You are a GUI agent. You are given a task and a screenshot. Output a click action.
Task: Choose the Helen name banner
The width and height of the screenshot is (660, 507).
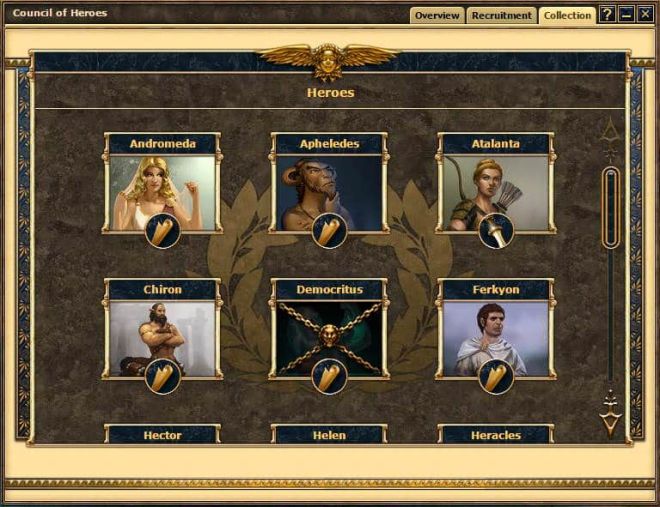(329, 436)
